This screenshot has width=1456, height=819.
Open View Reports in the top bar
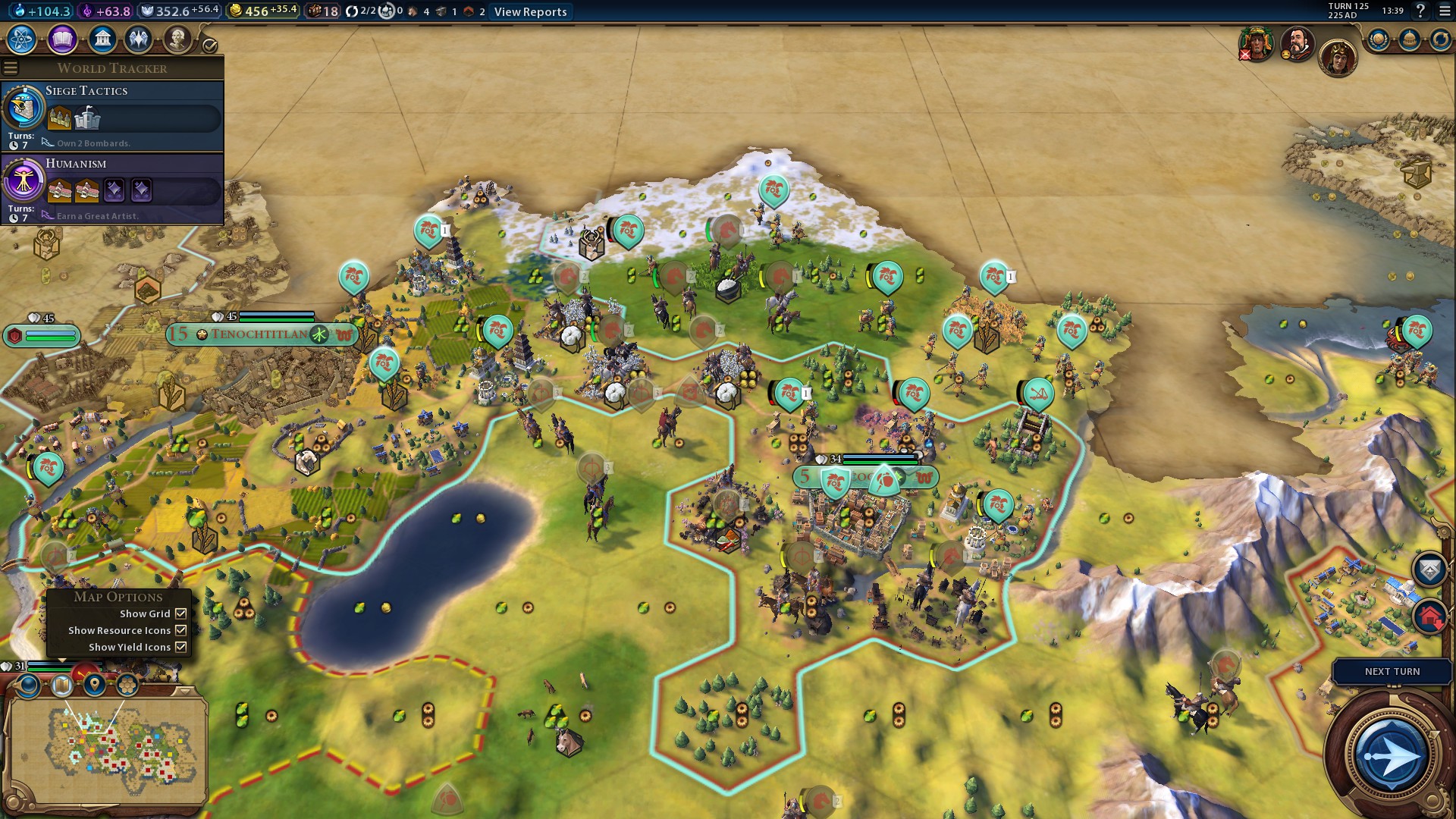[530, 11]
